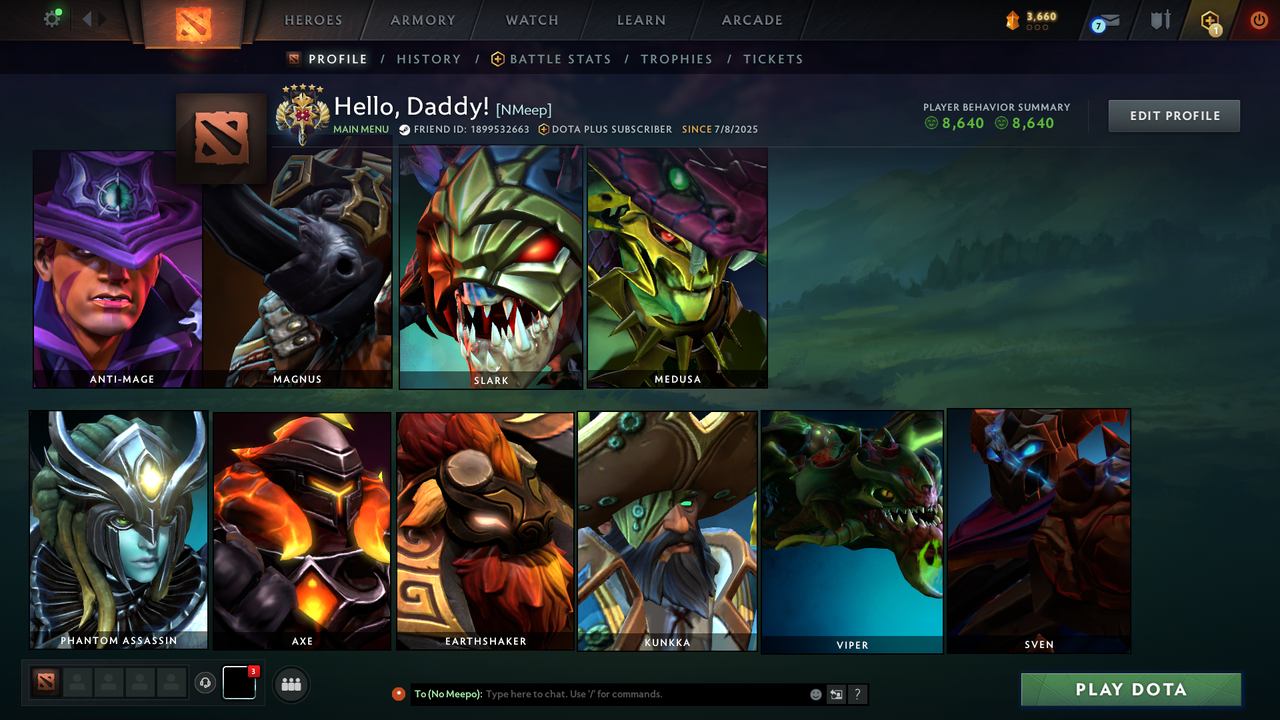Click the chat input field
Image resolution: width=1280 pixels, height=720 pixels.
coord(600,693)
